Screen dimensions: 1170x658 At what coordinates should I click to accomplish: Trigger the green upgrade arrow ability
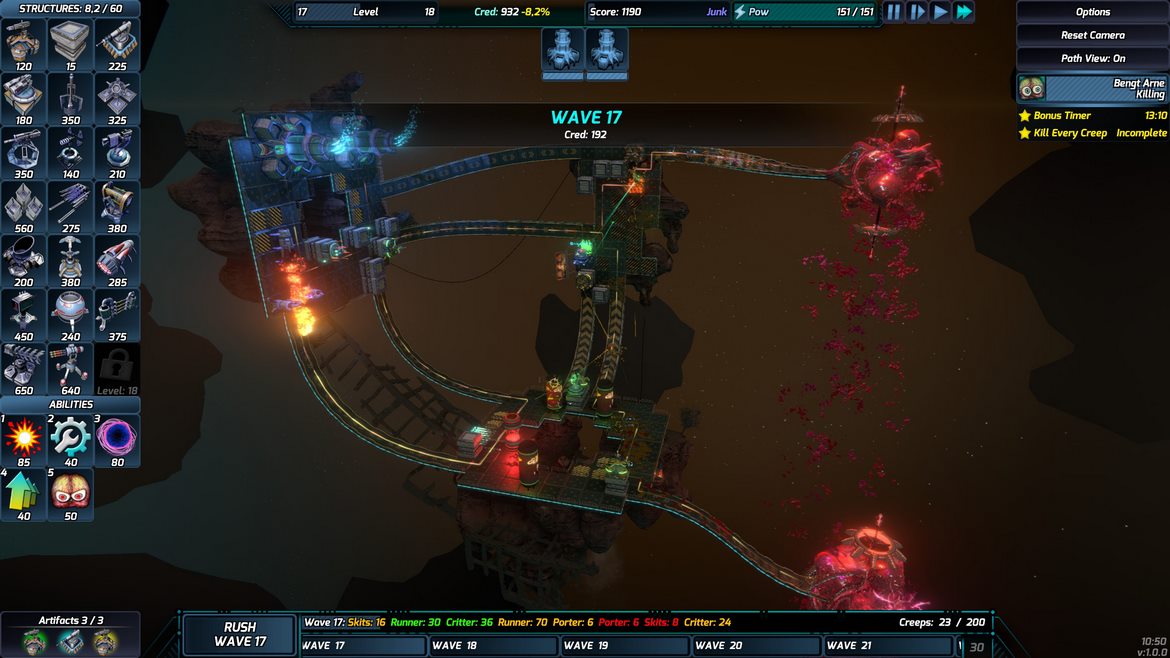click(x=23, y=494)
